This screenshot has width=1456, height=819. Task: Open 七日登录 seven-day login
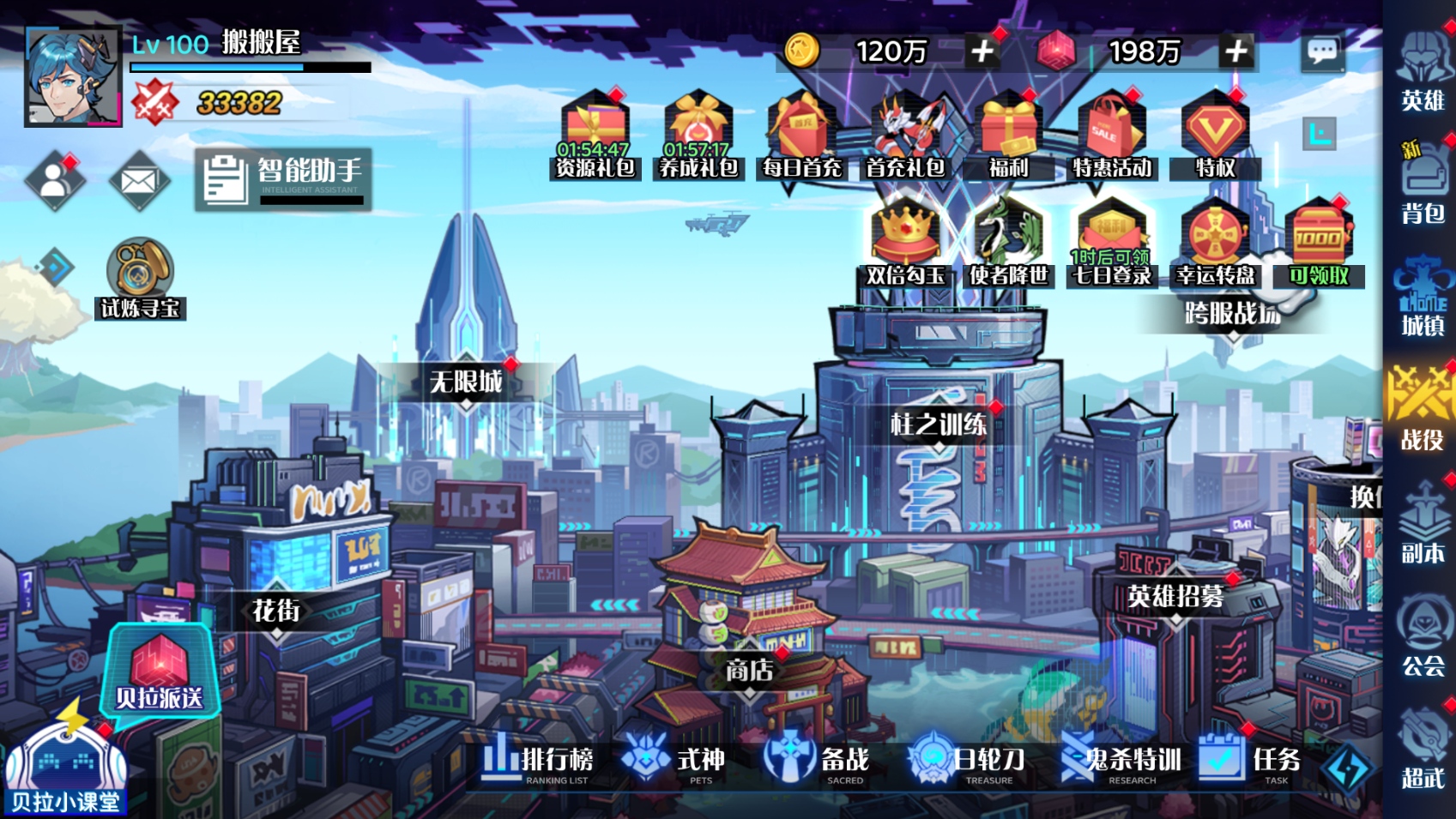(x=1111, y=244)
